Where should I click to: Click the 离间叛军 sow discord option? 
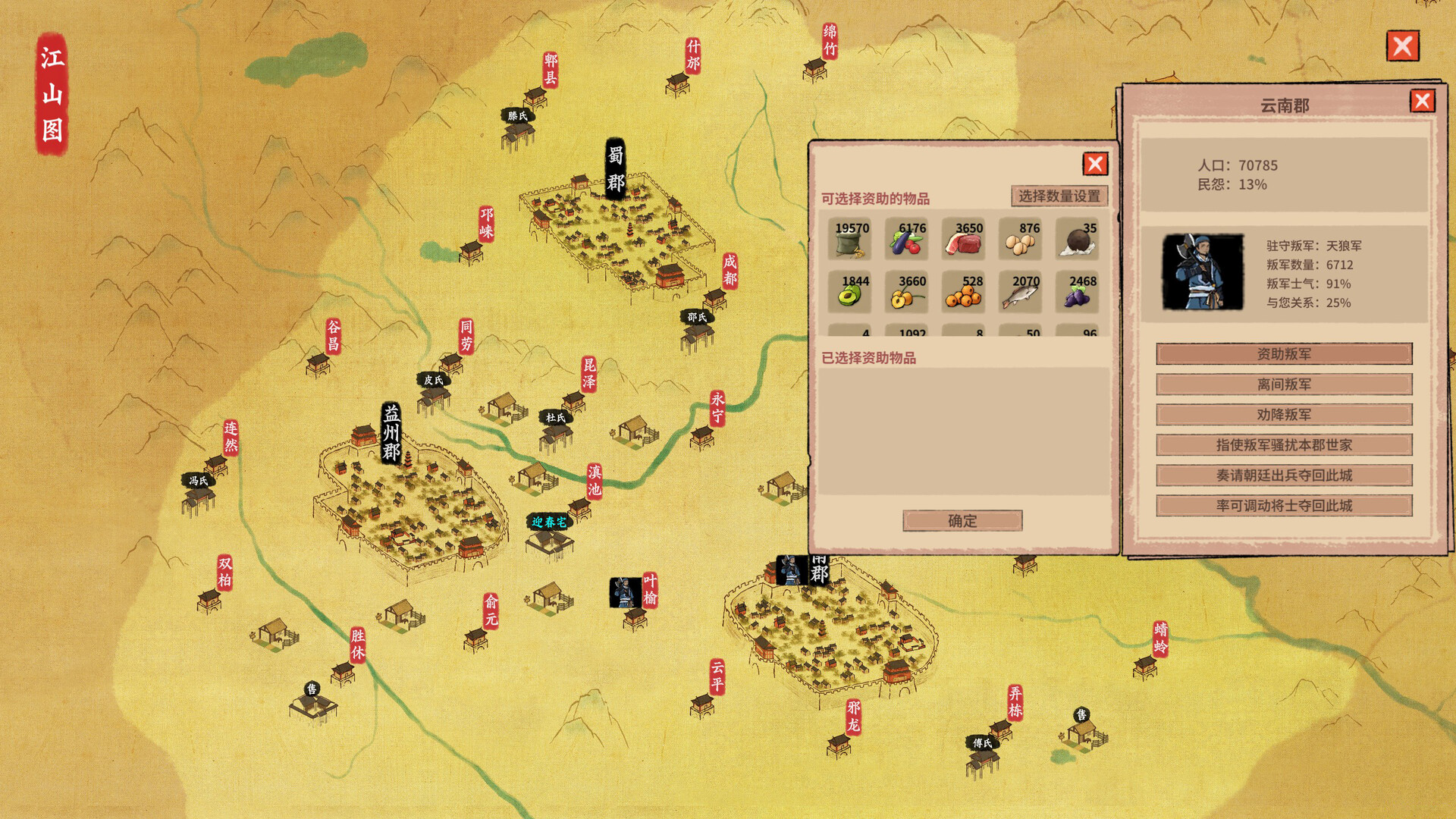coord(1284,384)
